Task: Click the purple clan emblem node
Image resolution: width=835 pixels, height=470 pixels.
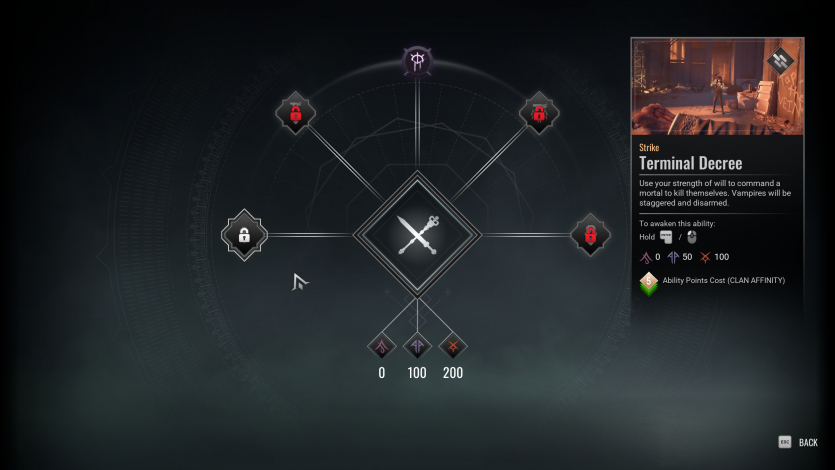Action: pyautogui.click(x=417, y=60)
